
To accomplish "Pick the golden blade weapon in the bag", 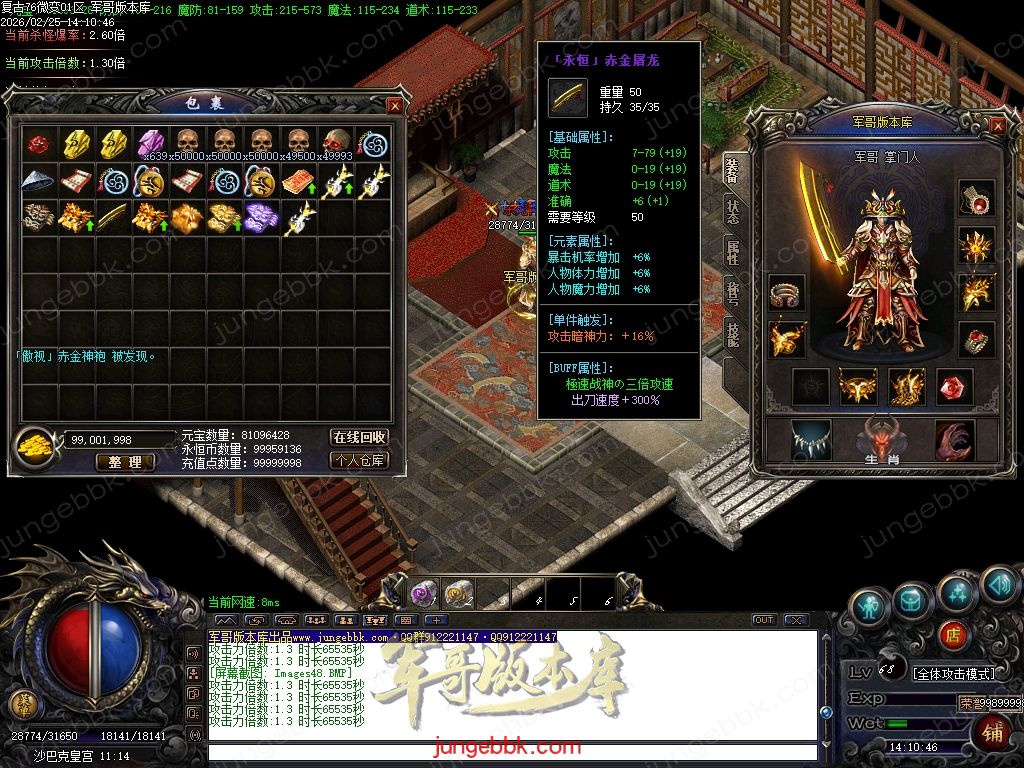I will click(113, 217).
